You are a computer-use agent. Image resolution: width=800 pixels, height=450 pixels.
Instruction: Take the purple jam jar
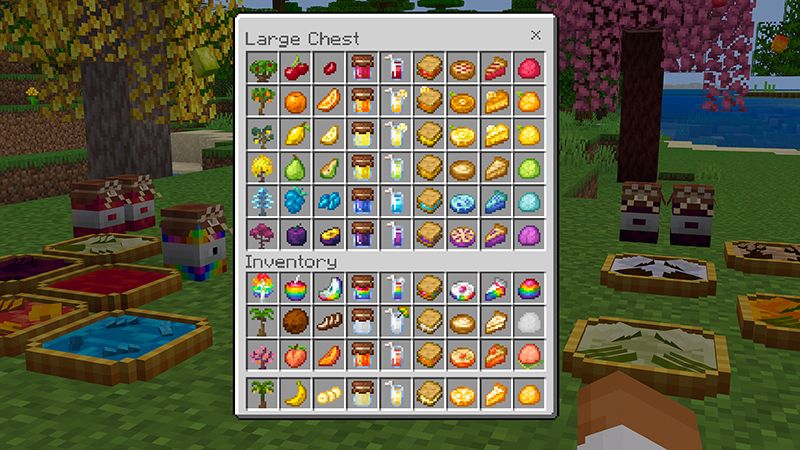click(x=361, y=234)
